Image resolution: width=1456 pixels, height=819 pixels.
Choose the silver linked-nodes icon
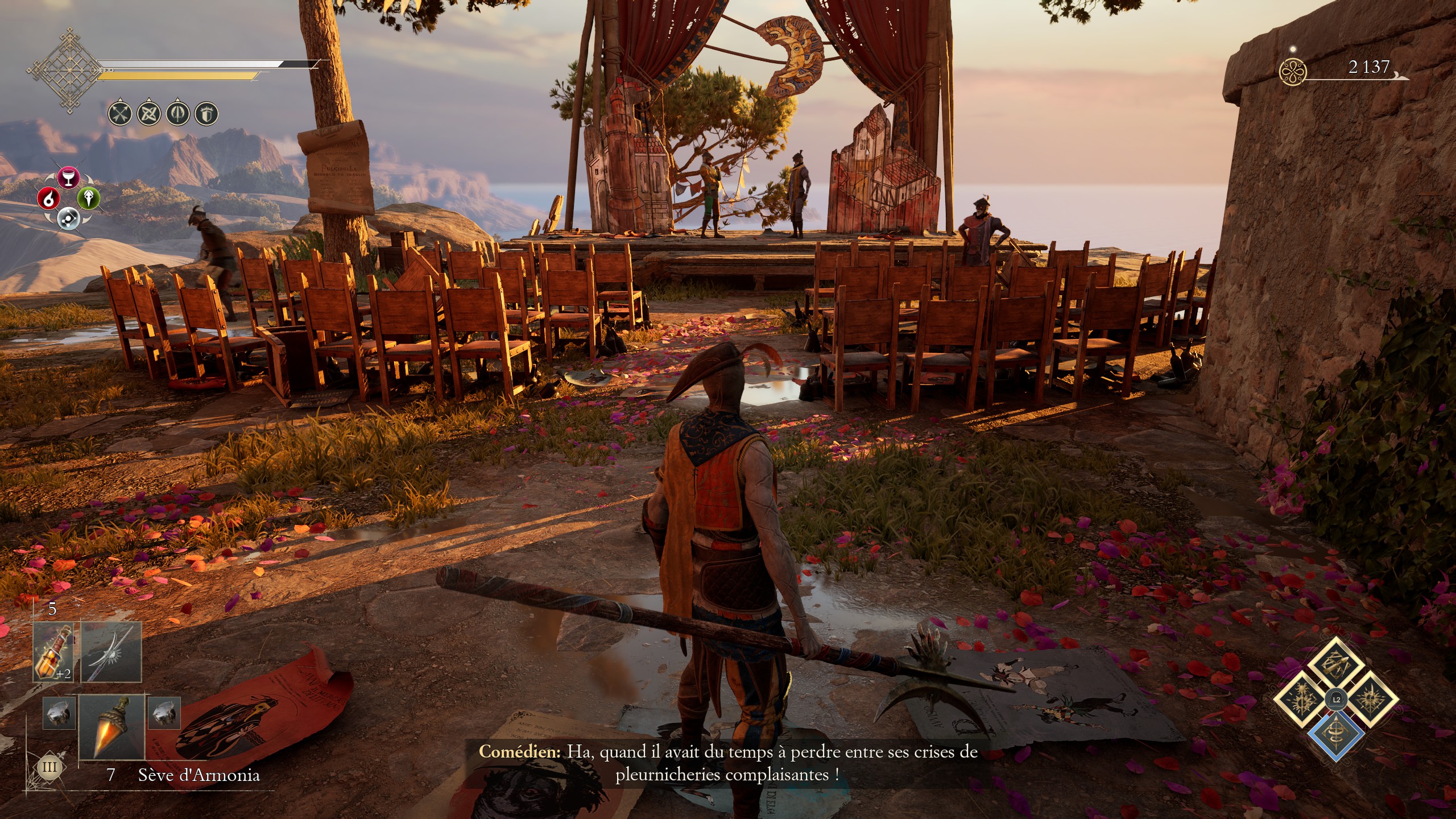pyautogui.click(x=68, y=218)
